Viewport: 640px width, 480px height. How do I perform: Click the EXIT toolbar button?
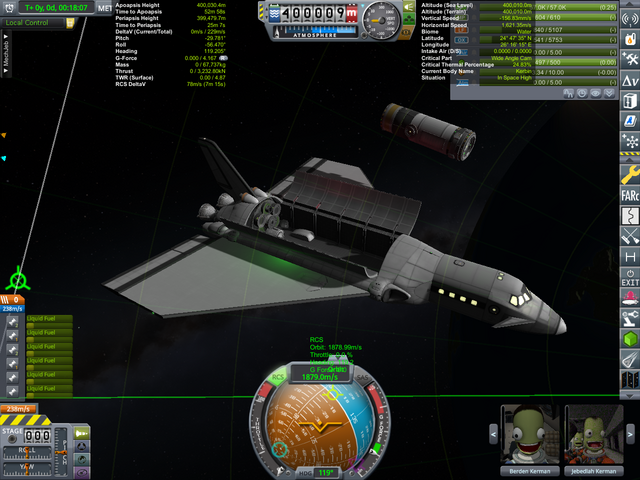pos(630,277)
